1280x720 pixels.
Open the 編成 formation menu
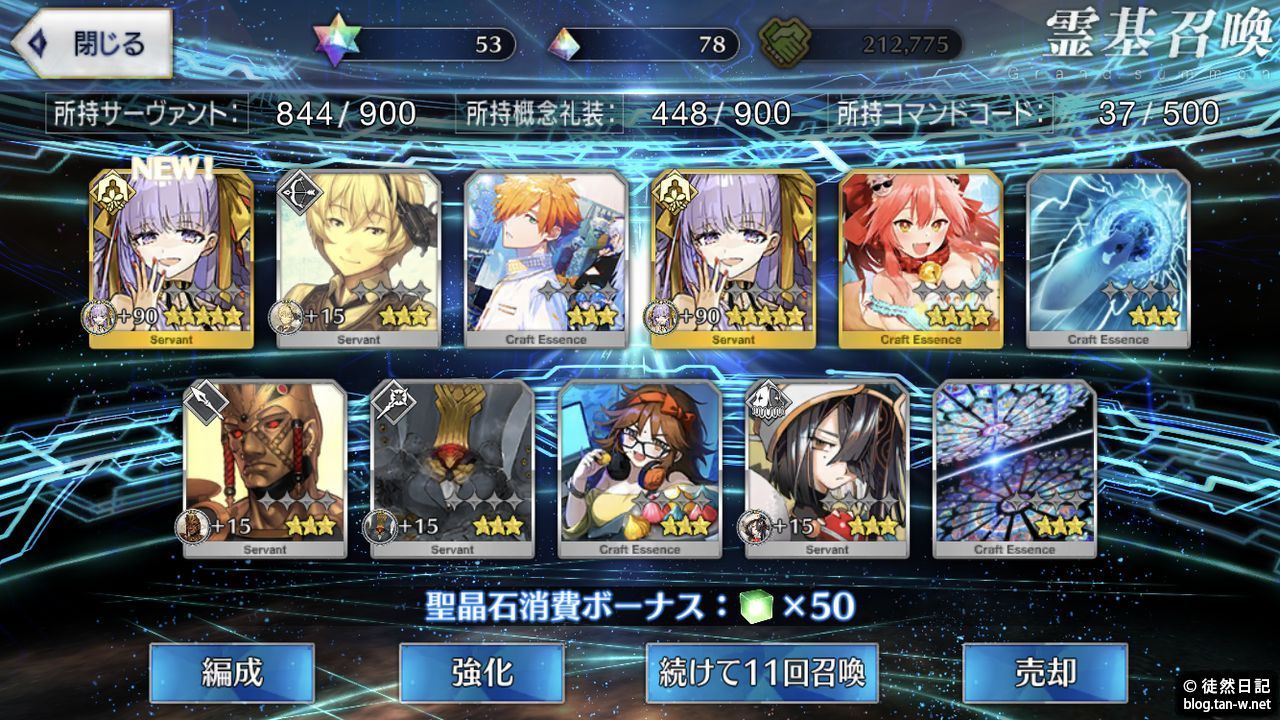coord(232,672)
